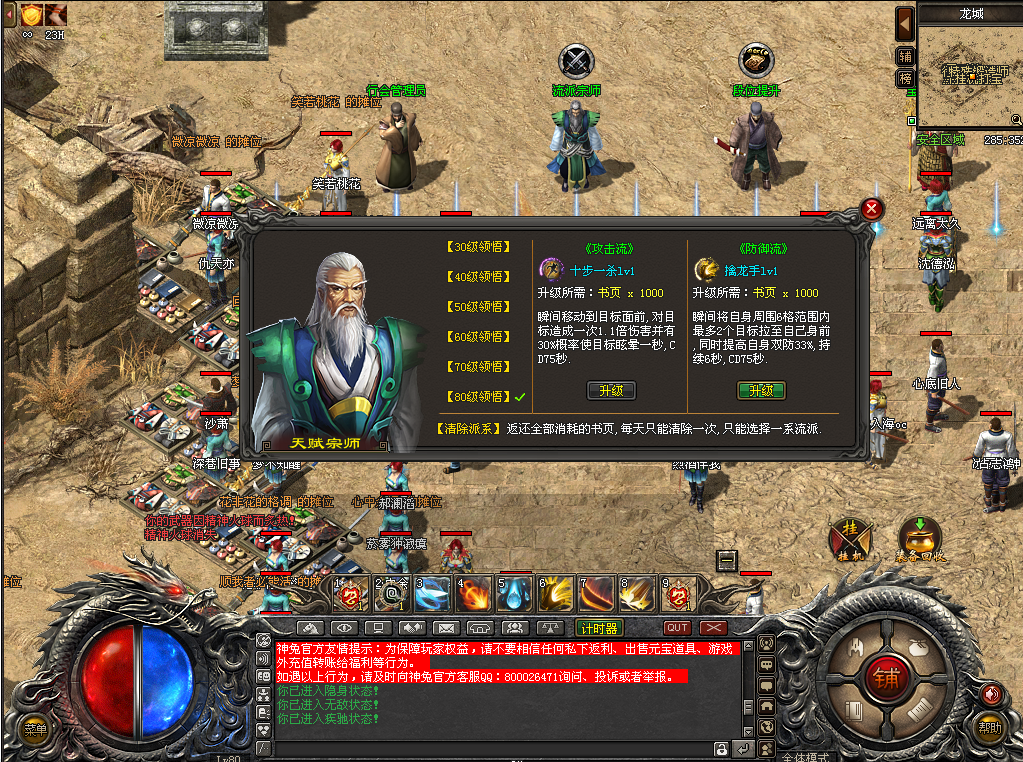Image resolution: width=1023 pixels, height=762 pixels.
Task: Open the 计时器 timer button
Action: click(598, 628)
